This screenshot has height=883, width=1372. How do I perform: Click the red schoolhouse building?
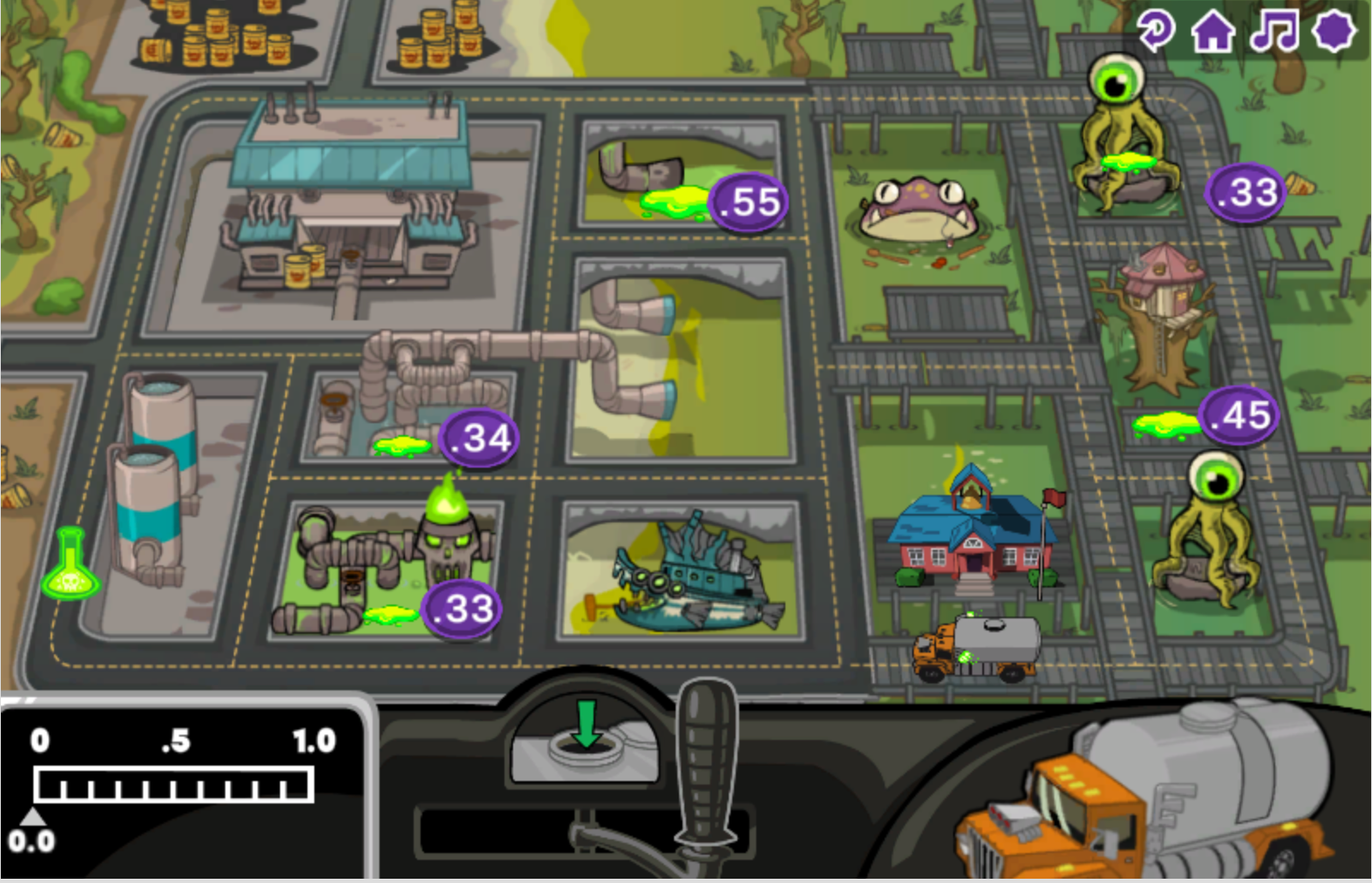tap(972, 540)
